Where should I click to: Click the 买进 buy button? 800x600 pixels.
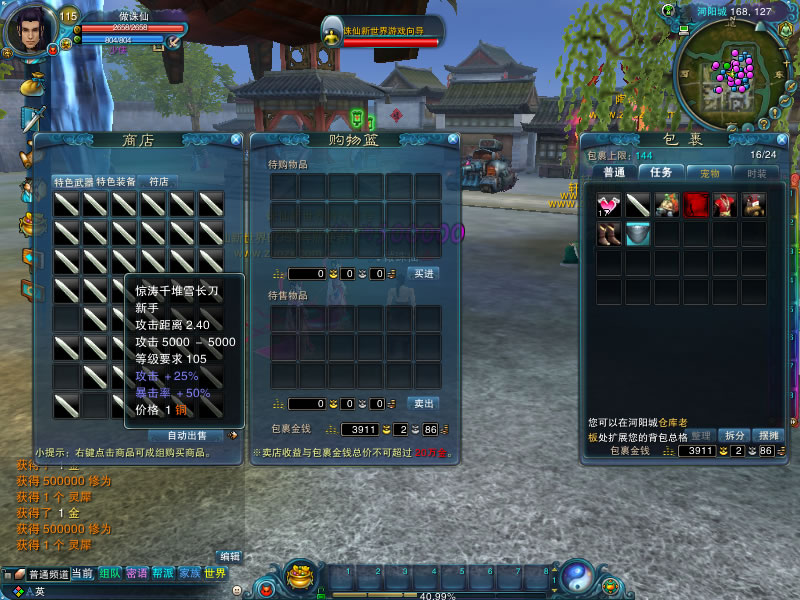(x=423, y=274)
